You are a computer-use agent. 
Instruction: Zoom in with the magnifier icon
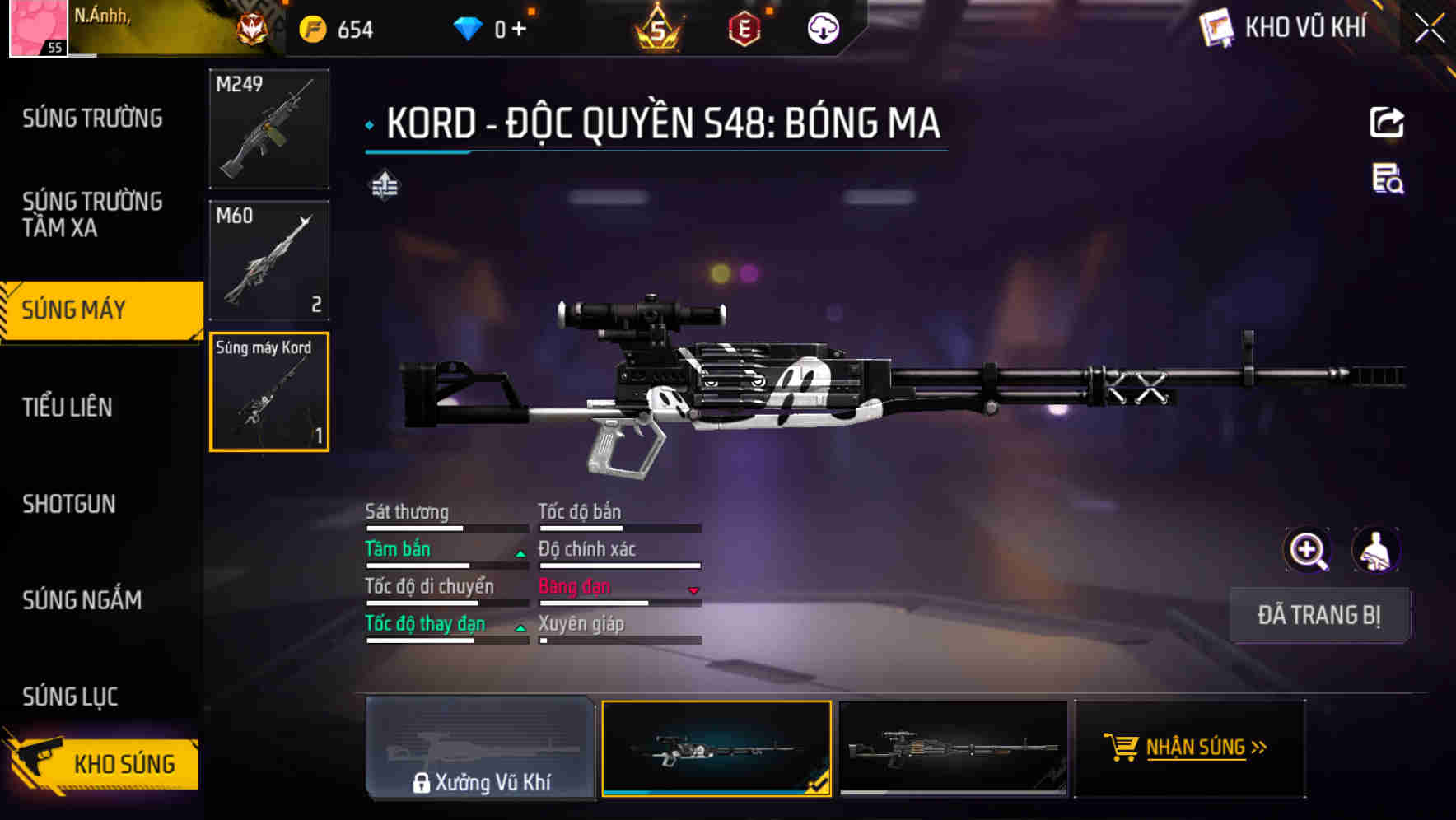pyautogui.click(x=1307, y=550)
